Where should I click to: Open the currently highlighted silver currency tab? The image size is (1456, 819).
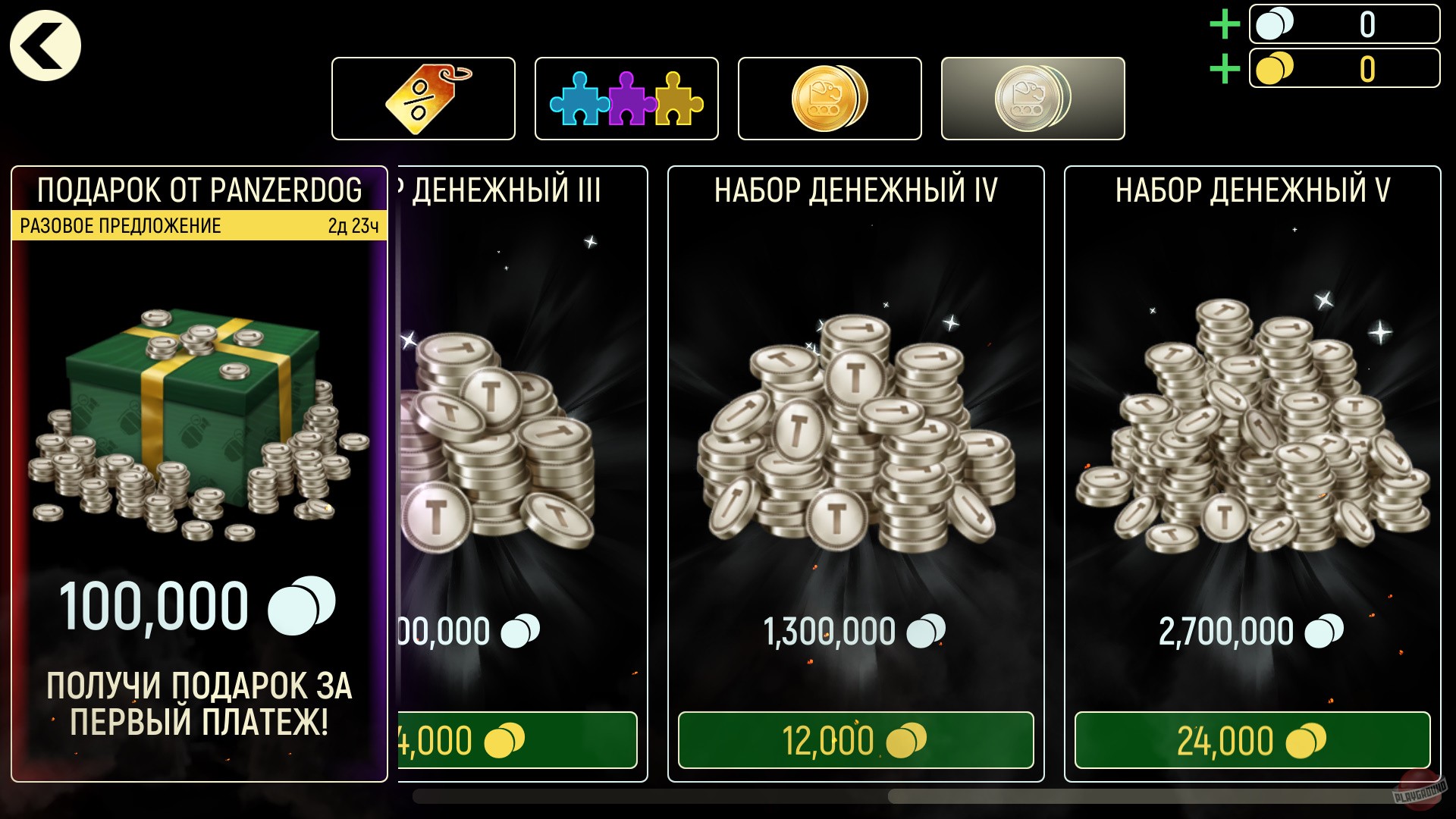tap(1030, 97)
